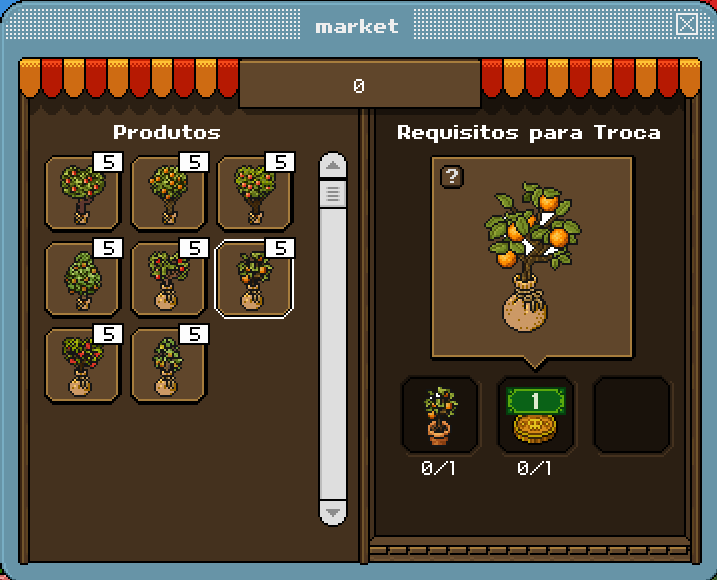Close the market window

coord(687,25)
